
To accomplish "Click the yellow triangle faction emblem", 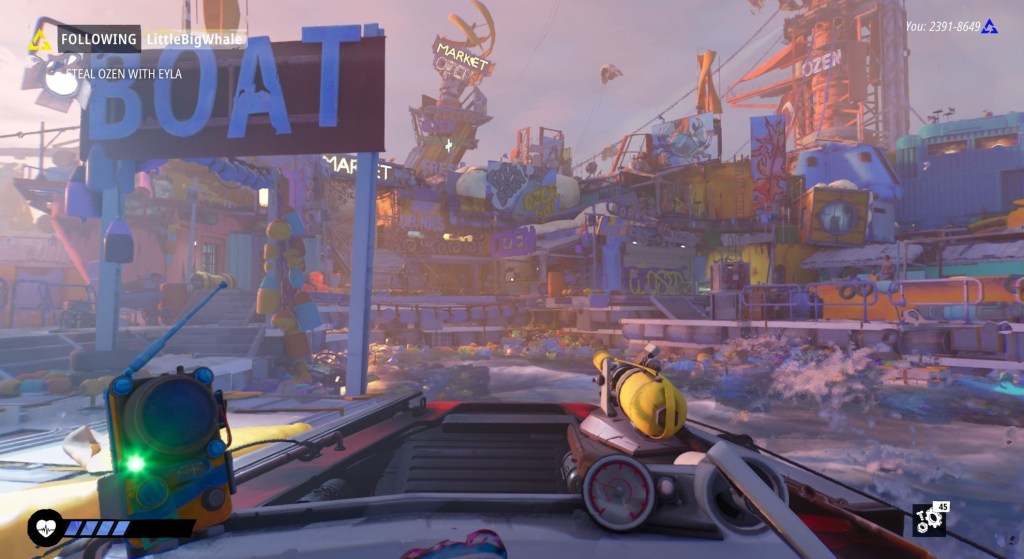I will (x=40, y=40).
